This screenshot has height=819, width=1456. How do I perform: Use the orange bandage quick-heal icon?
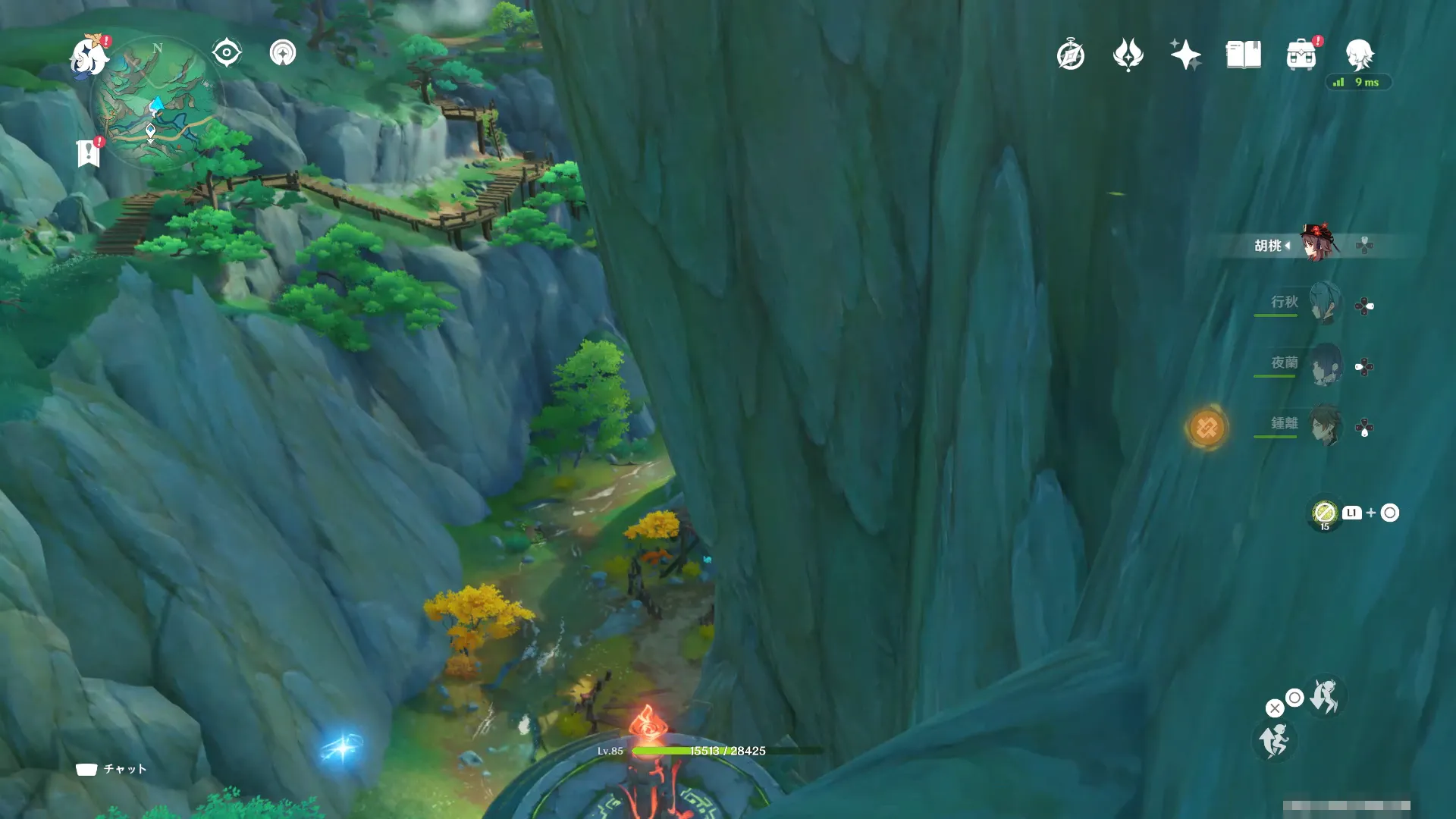pyautogui.click(x=1207, y=428)
